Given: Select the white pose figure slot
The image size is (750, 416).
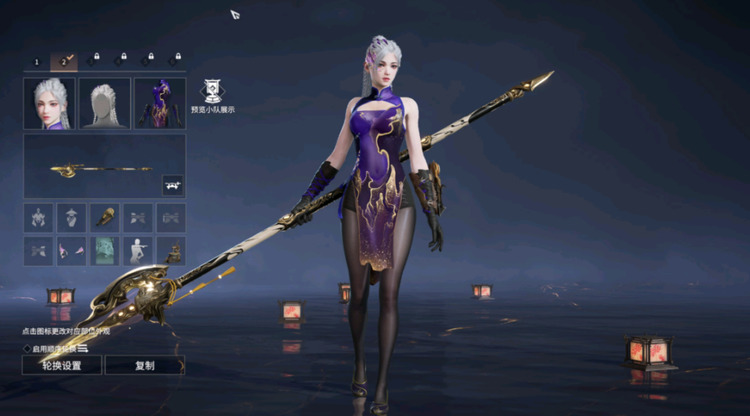Looking at the screenshot, I should (x=137, y=250).
